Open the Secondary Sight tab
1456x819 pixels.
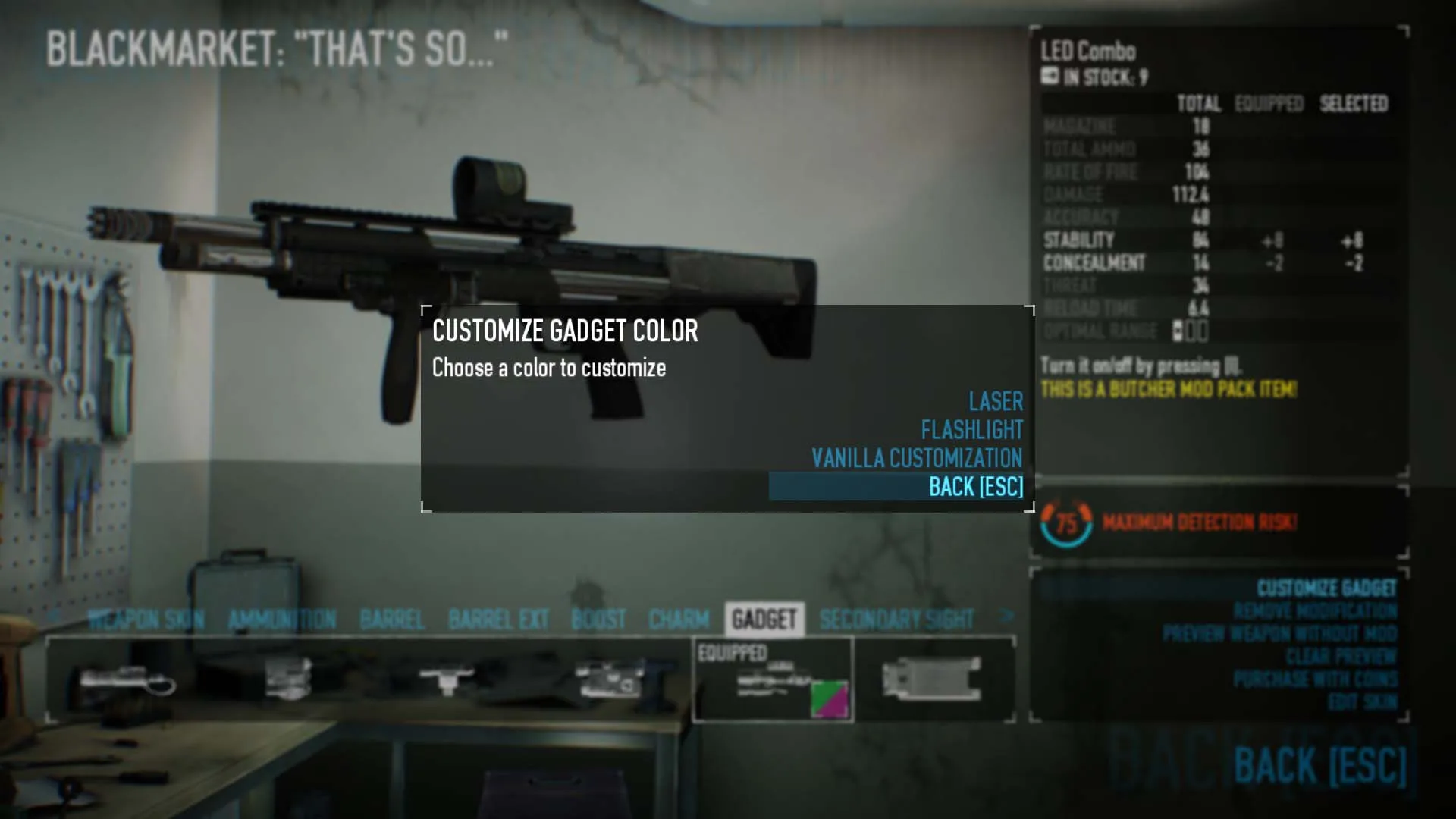[896, 620]
